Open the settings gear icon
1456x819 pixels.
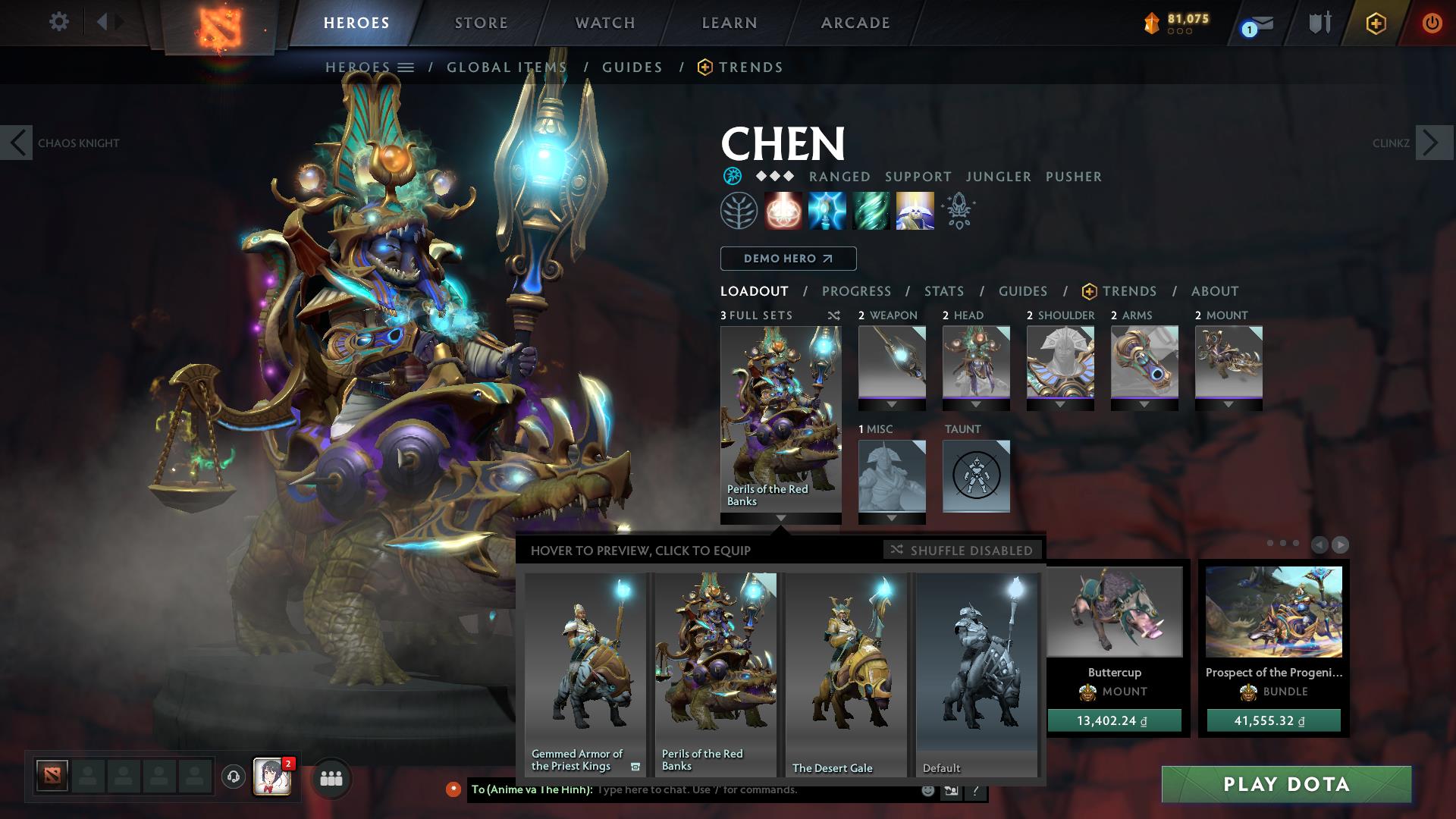point(59,21)
